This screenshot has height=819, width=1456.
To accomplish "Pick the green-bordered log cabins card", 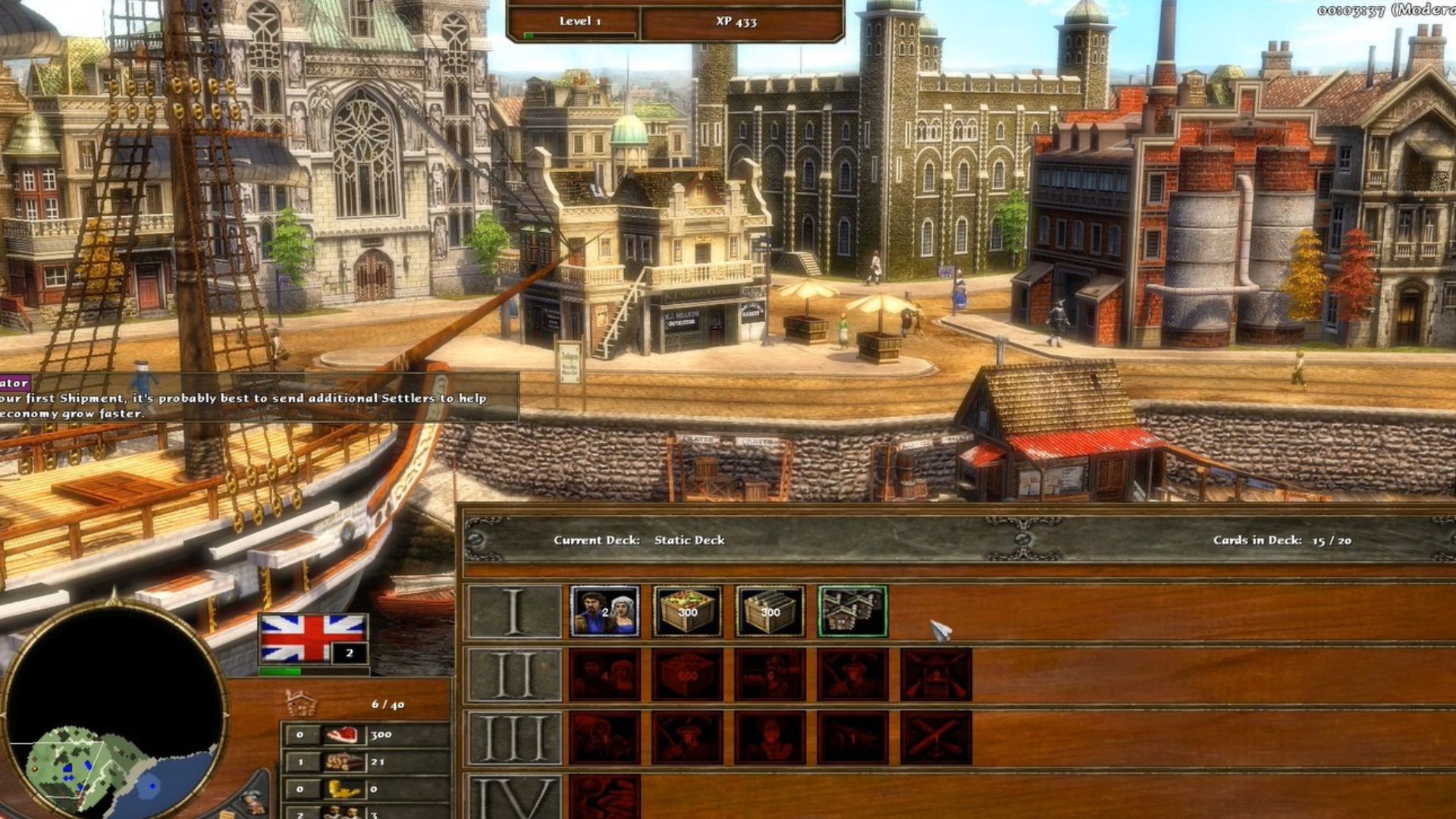I will click(x=852, y=611).
